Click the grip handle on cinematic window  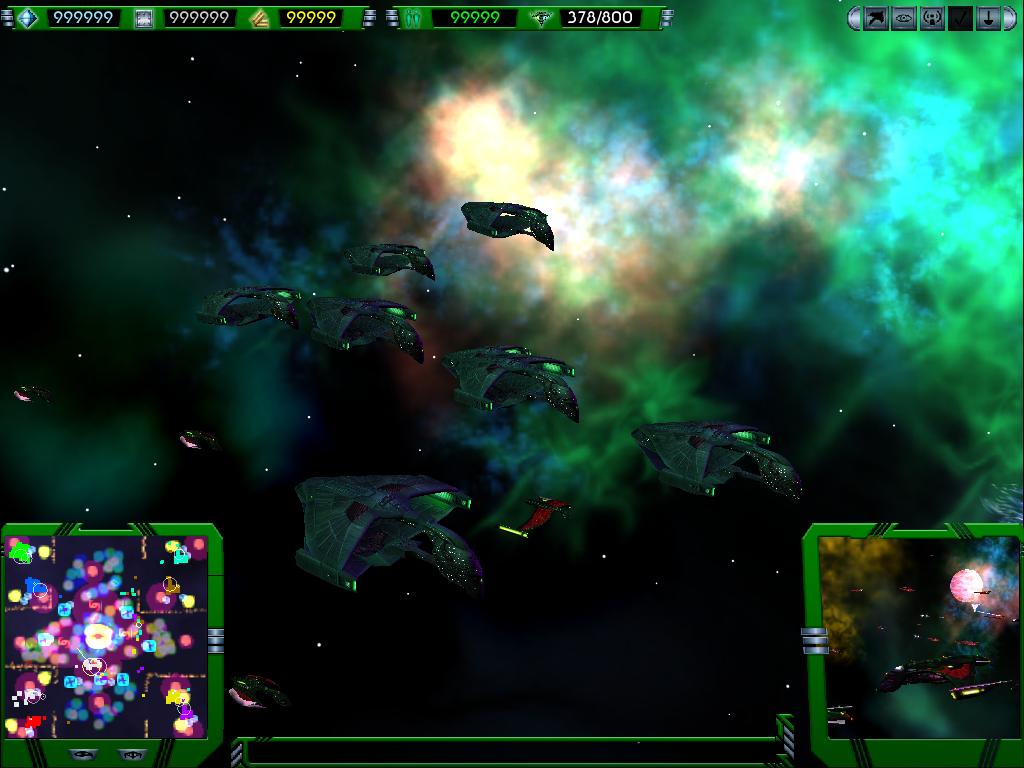[x=814, y=640]
